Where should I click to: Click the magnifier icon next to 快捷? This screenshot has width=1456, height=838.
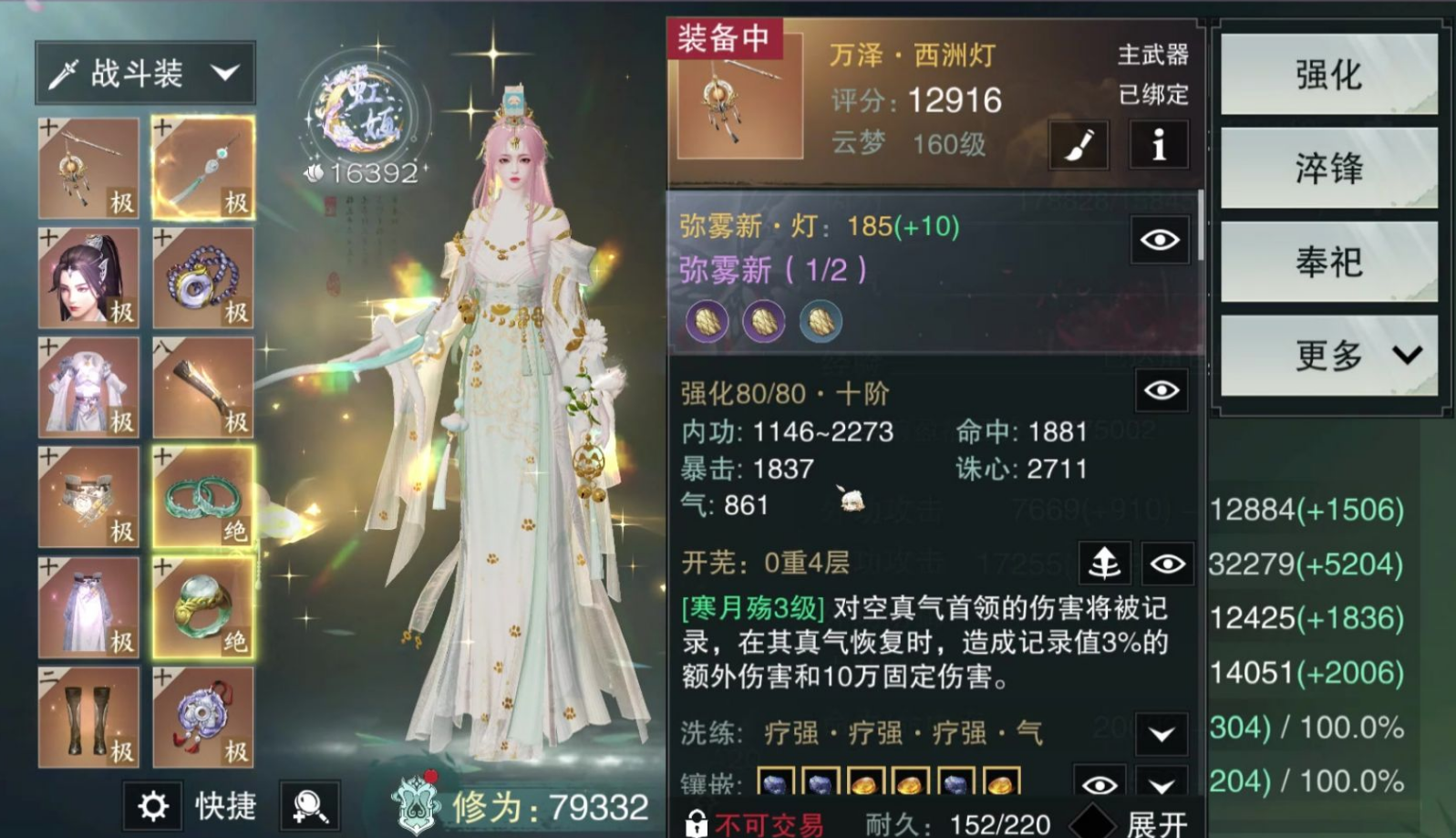point(309,806)
